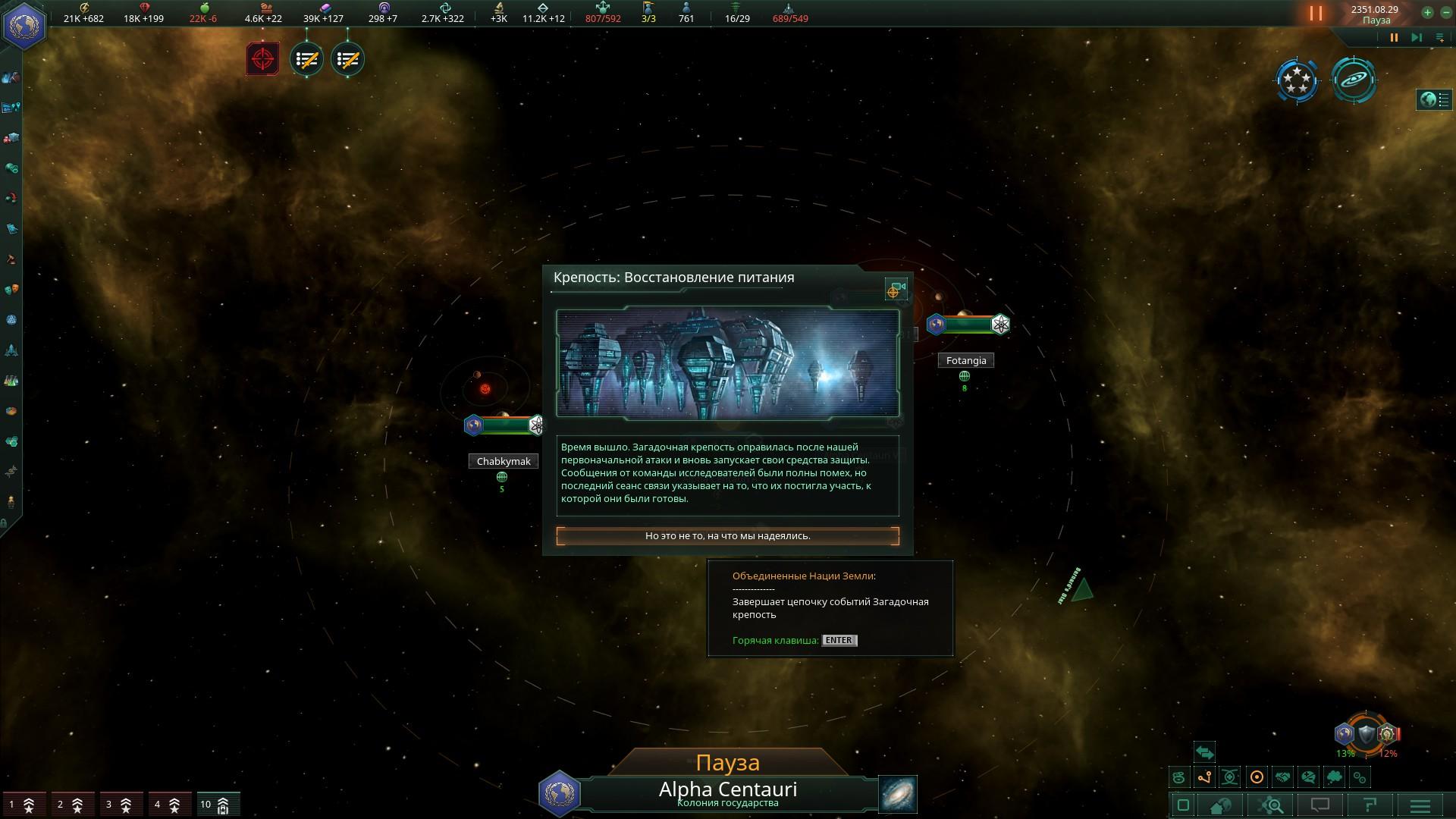Screen dimensions: 1456x819
Task: Select the Fotangia planet label
Action: [x=965, y=361]
